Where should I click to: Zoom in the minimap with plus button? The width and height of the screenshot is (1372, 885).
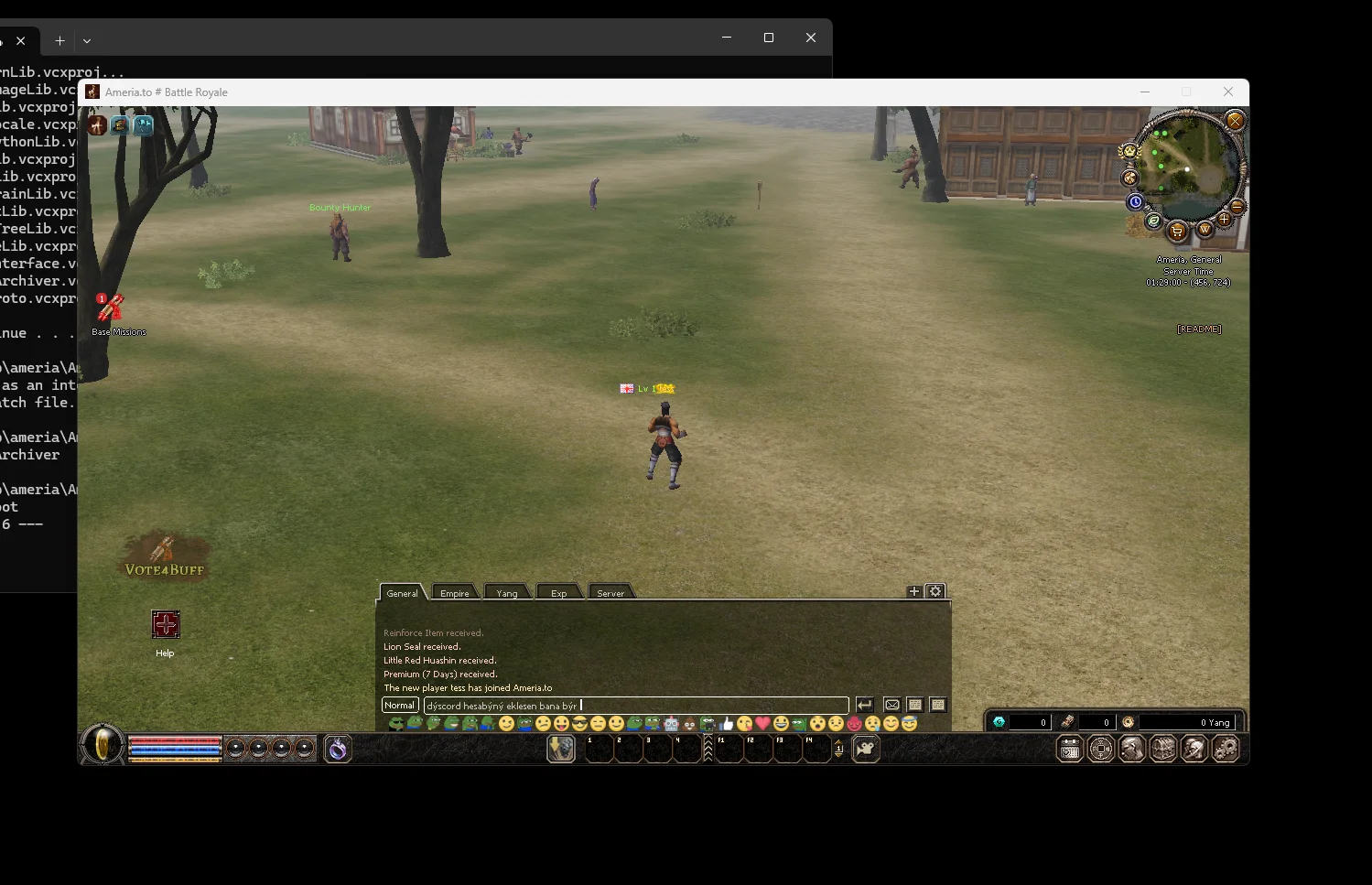point(1224,220)
